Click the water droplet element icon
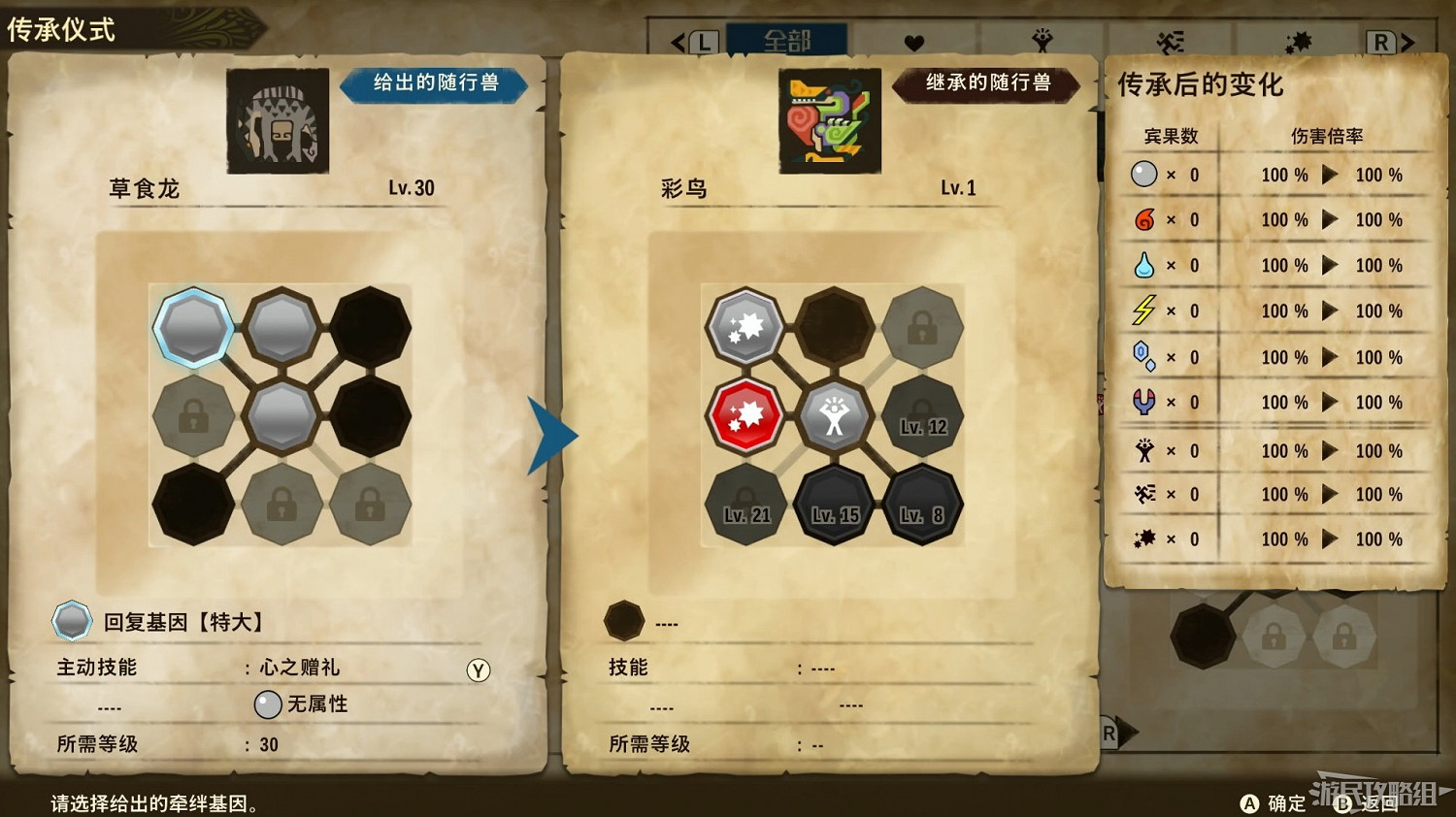Viewport: 1456px width, 817px height. (1145, 265)
